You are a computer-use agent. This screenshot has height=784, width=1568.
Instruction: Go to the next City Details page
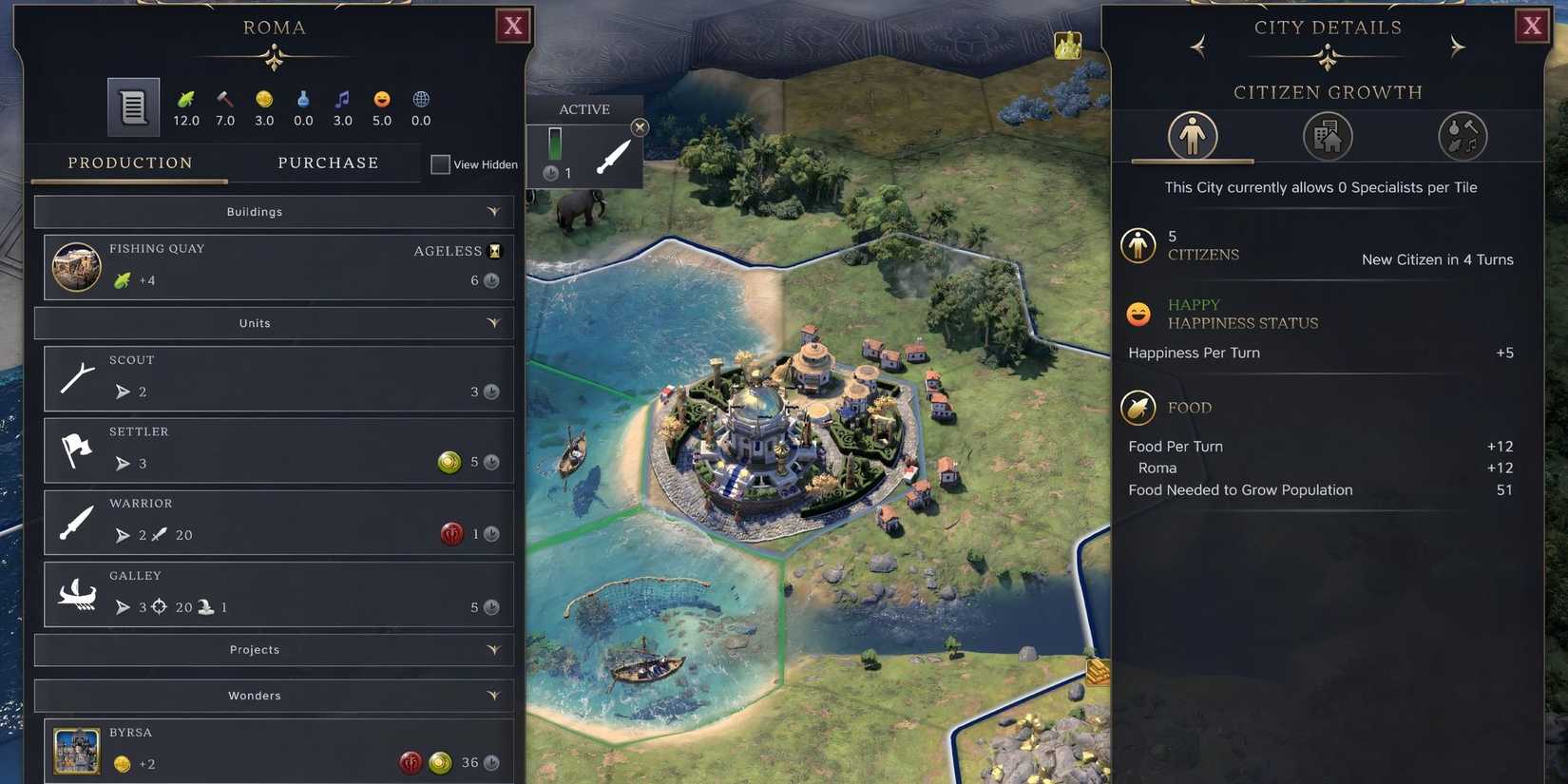[1457, 47]
